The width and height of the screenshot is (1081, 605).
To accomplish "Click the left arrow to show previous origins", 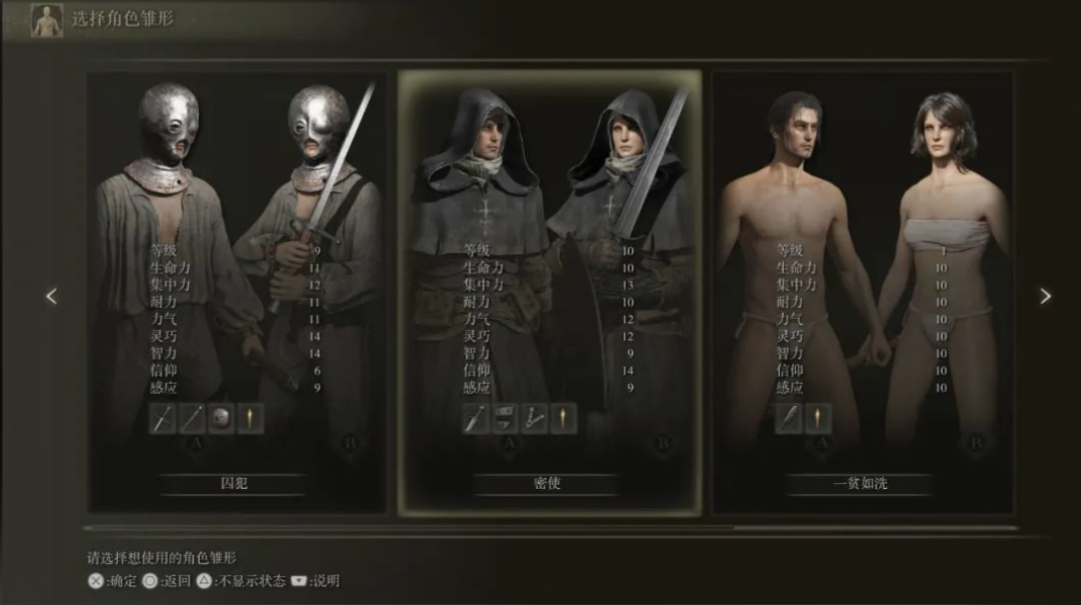I will point(52,296).
